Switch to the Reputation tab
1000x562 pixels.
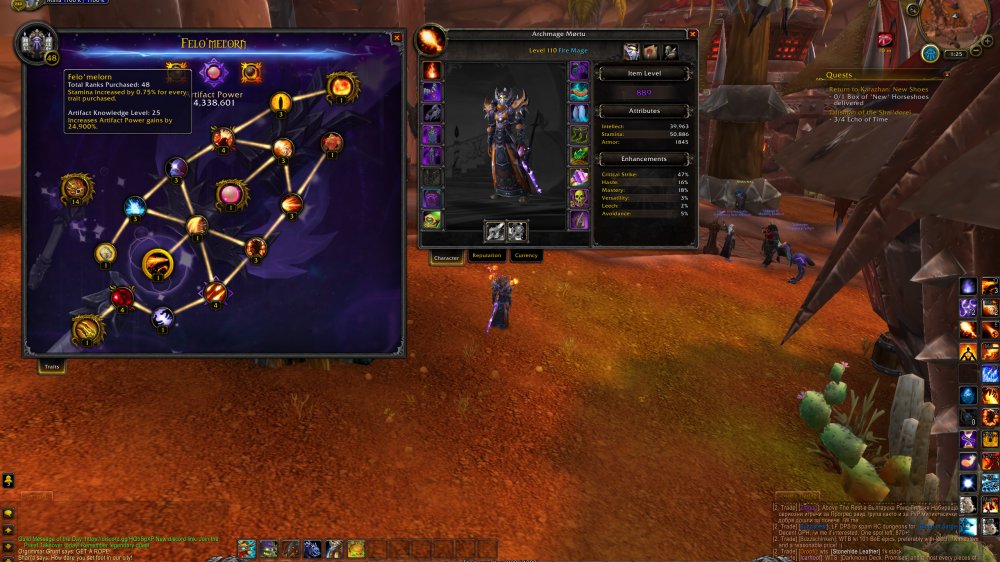pos(486,256)
